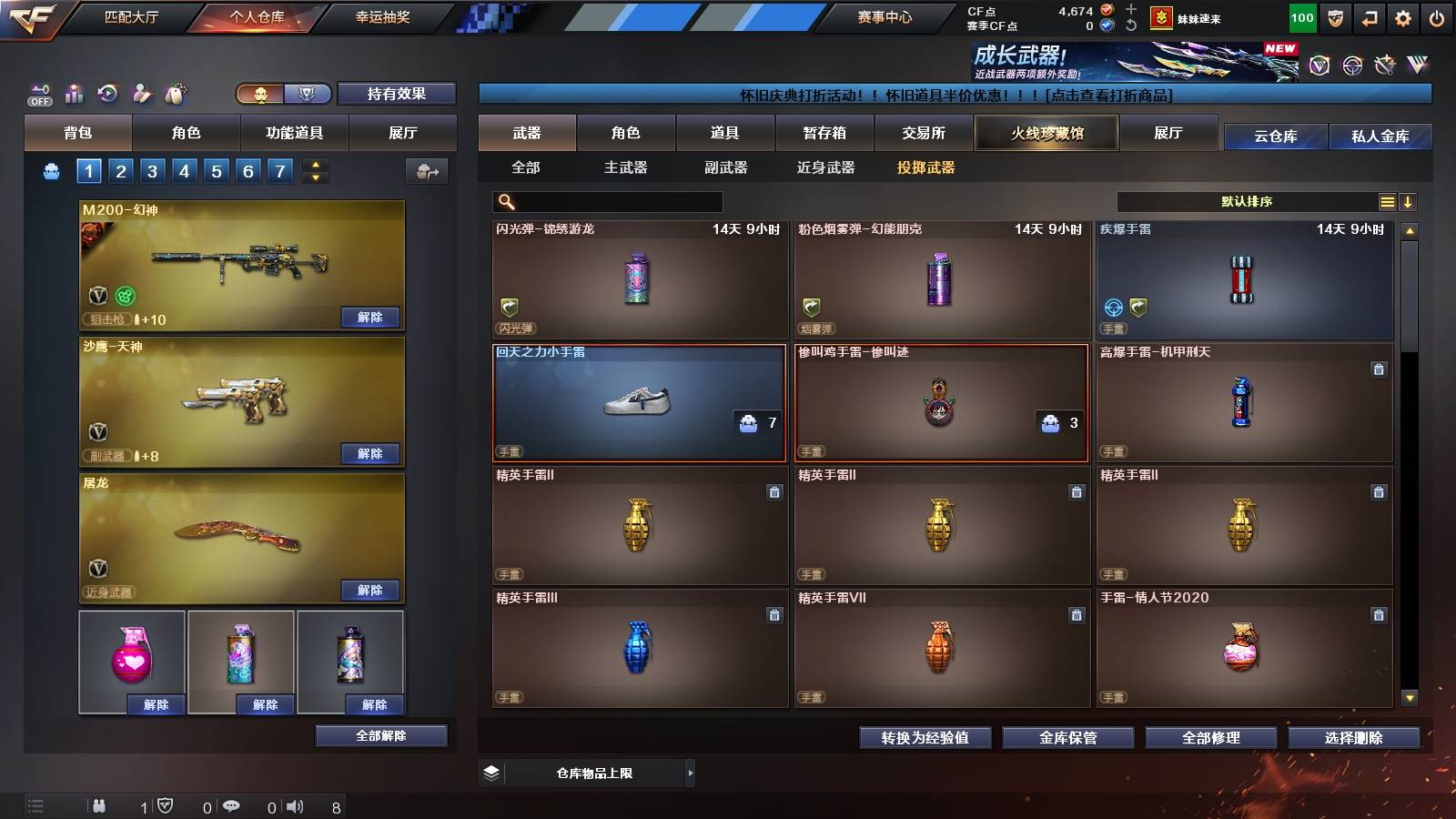
Task: Expand the 仓库物品上限 panel at bottom
Action: pyautogui.click(x=690, y=773)
